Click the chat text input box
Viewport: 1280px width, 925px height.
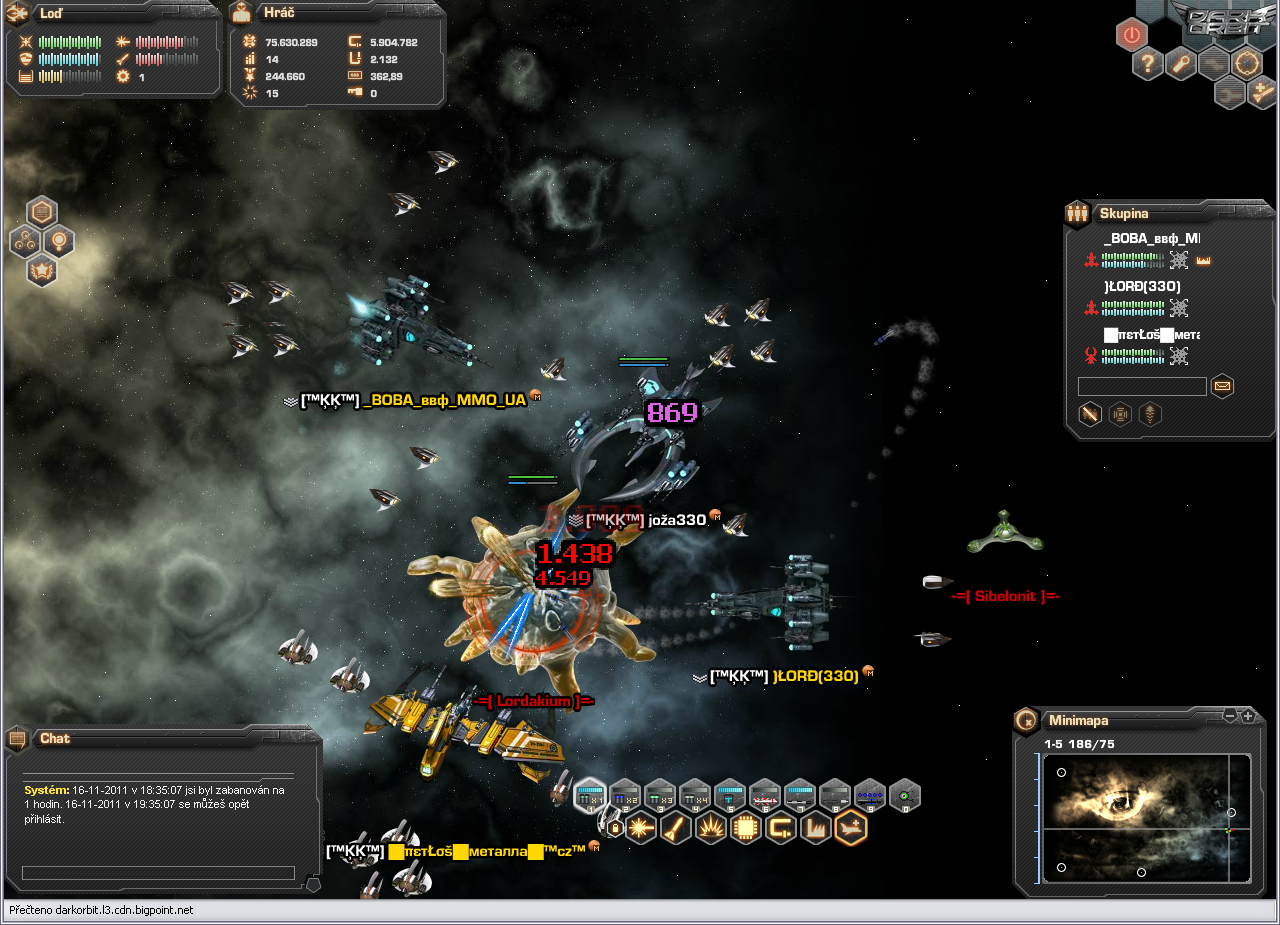158,873
